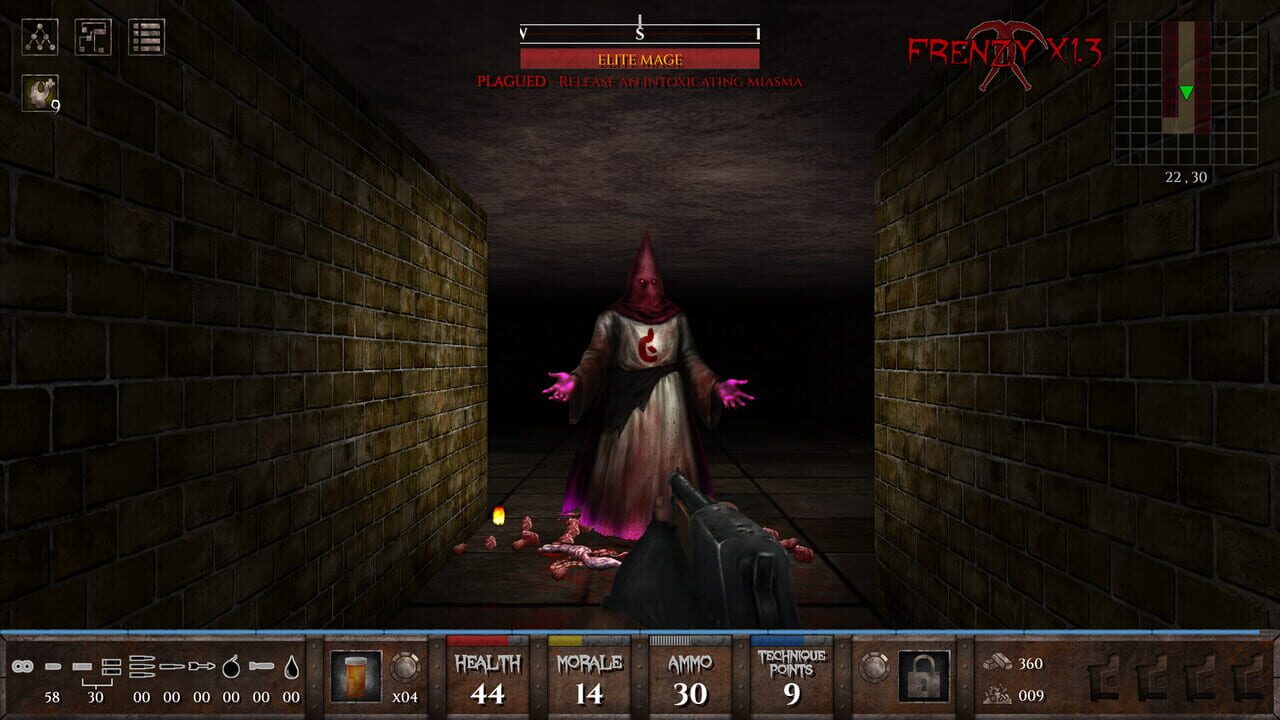Select the equipped ability icon with 9 charges
The height and width of the screenshot is (720, 1280).
point(40,92)
